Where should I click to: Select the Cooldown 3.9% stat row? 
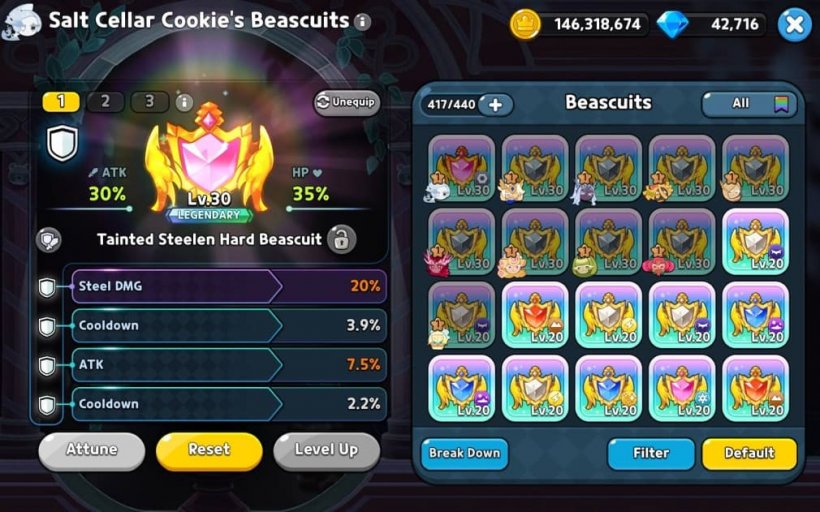(x=228, y=326)
